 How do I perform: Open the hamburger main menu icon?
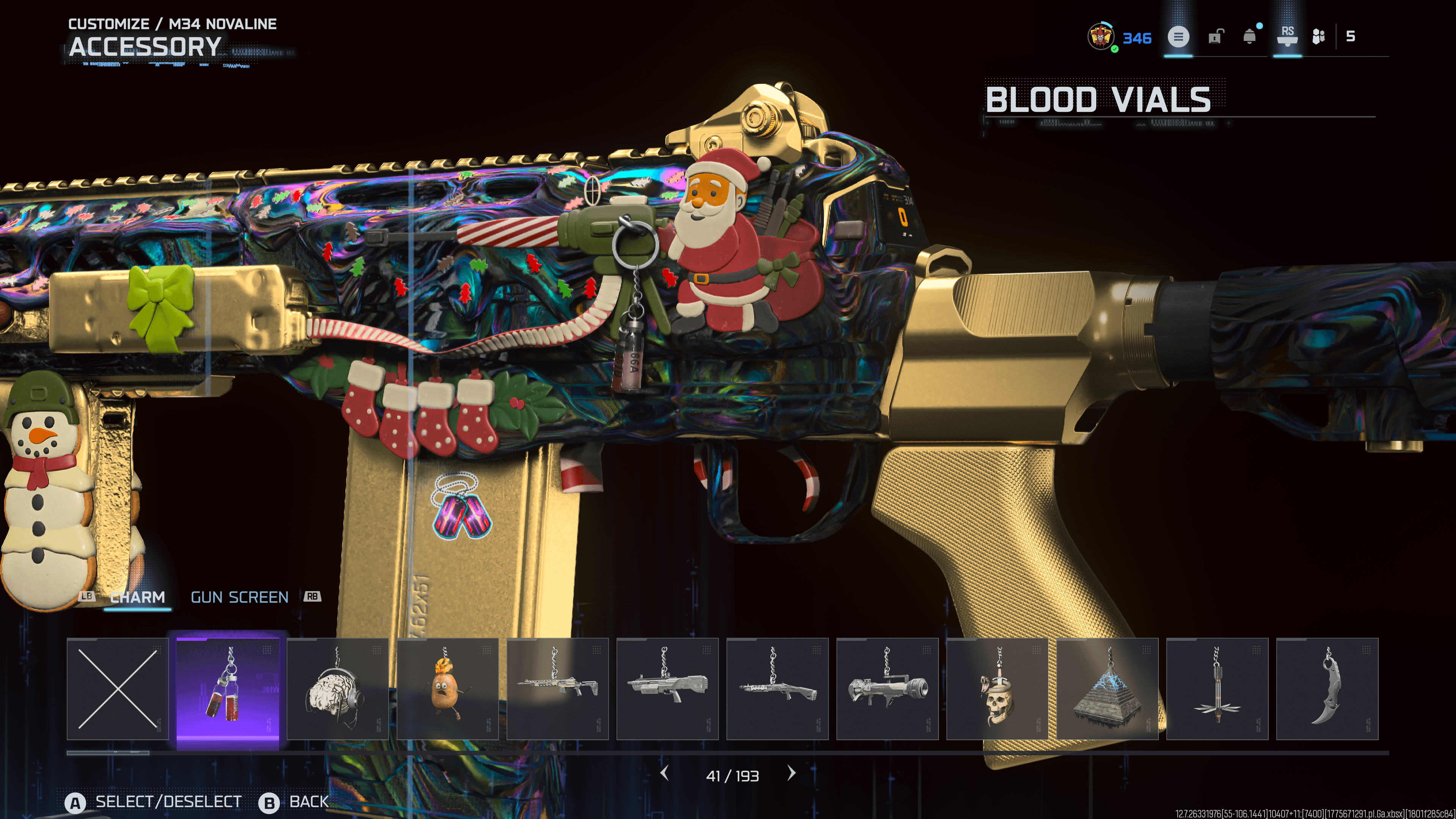pyautogui.click(x=1178, y=37)
